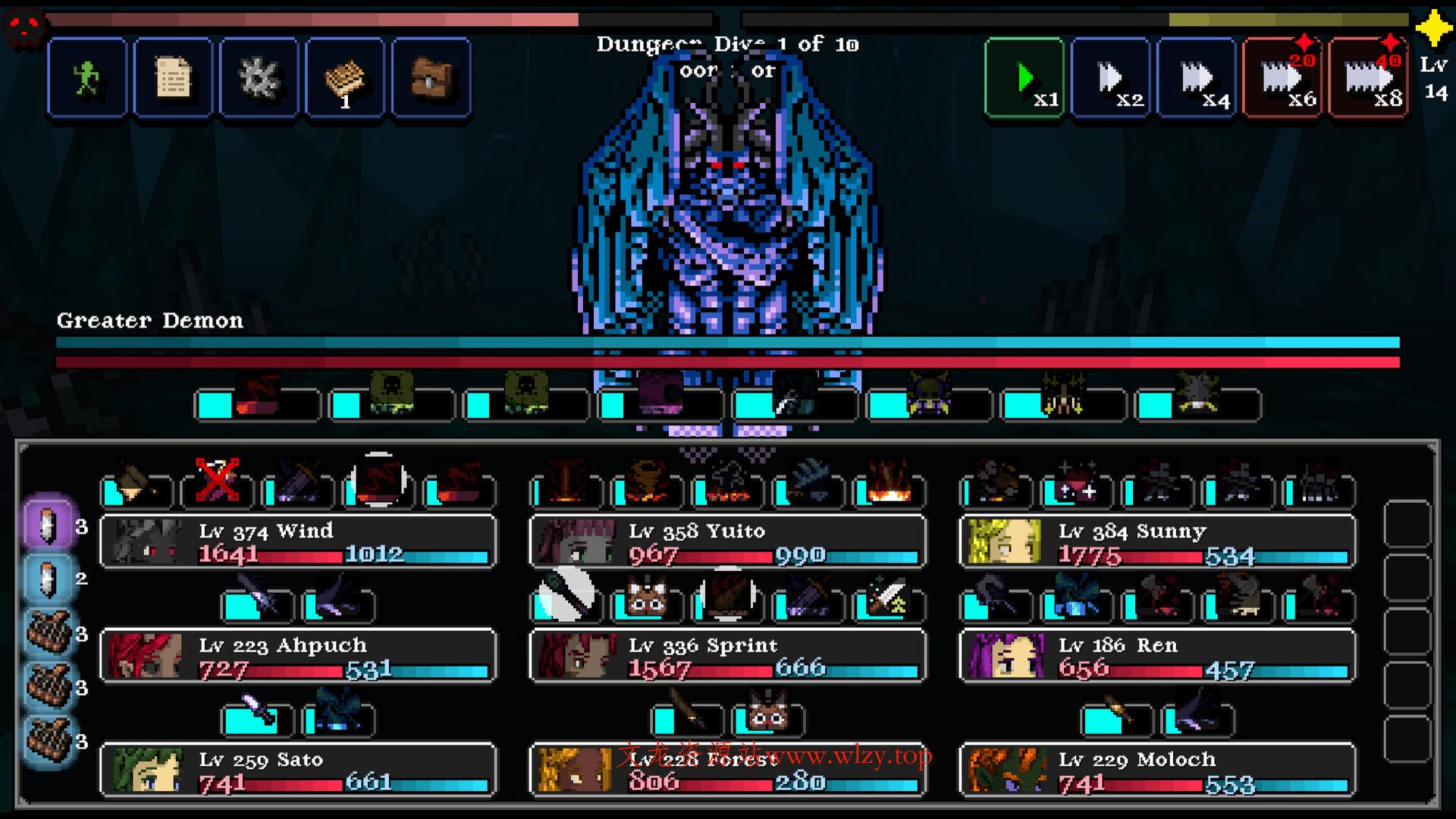Viewport: 1456px width, 819px height.
Task: Select the blue potion with count 2
Action: (x=49, y=576)
